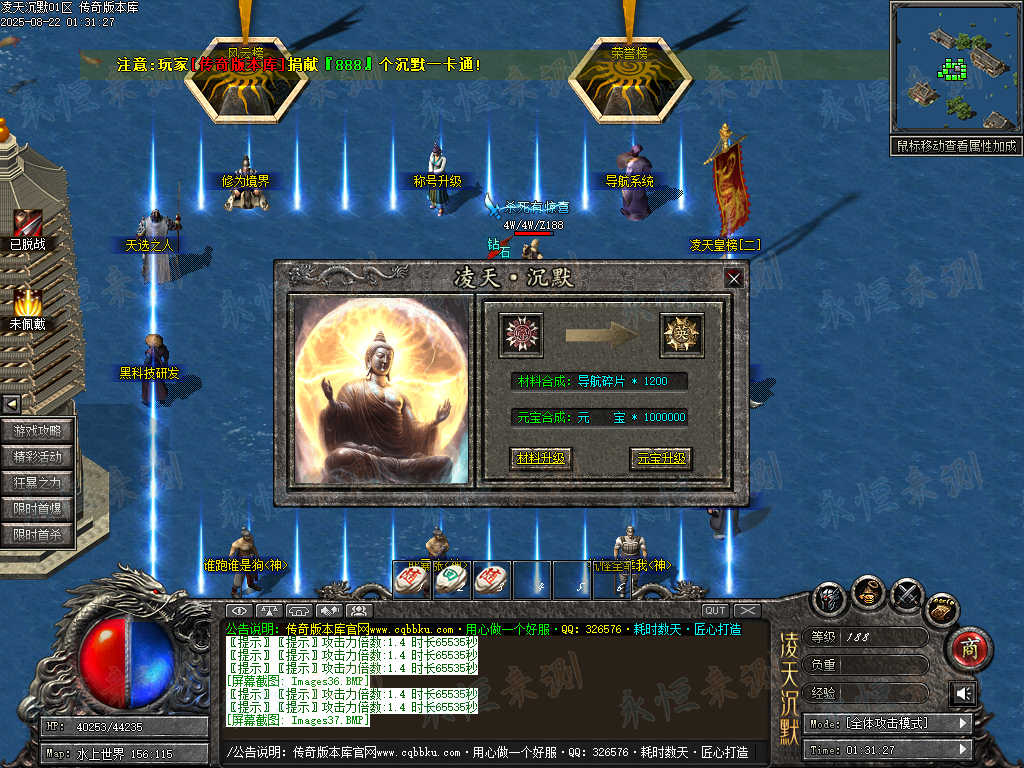The width and height of the screenshot is (1024, 768).
Task: Open the red 商 shop button
Action: [967, 648]
